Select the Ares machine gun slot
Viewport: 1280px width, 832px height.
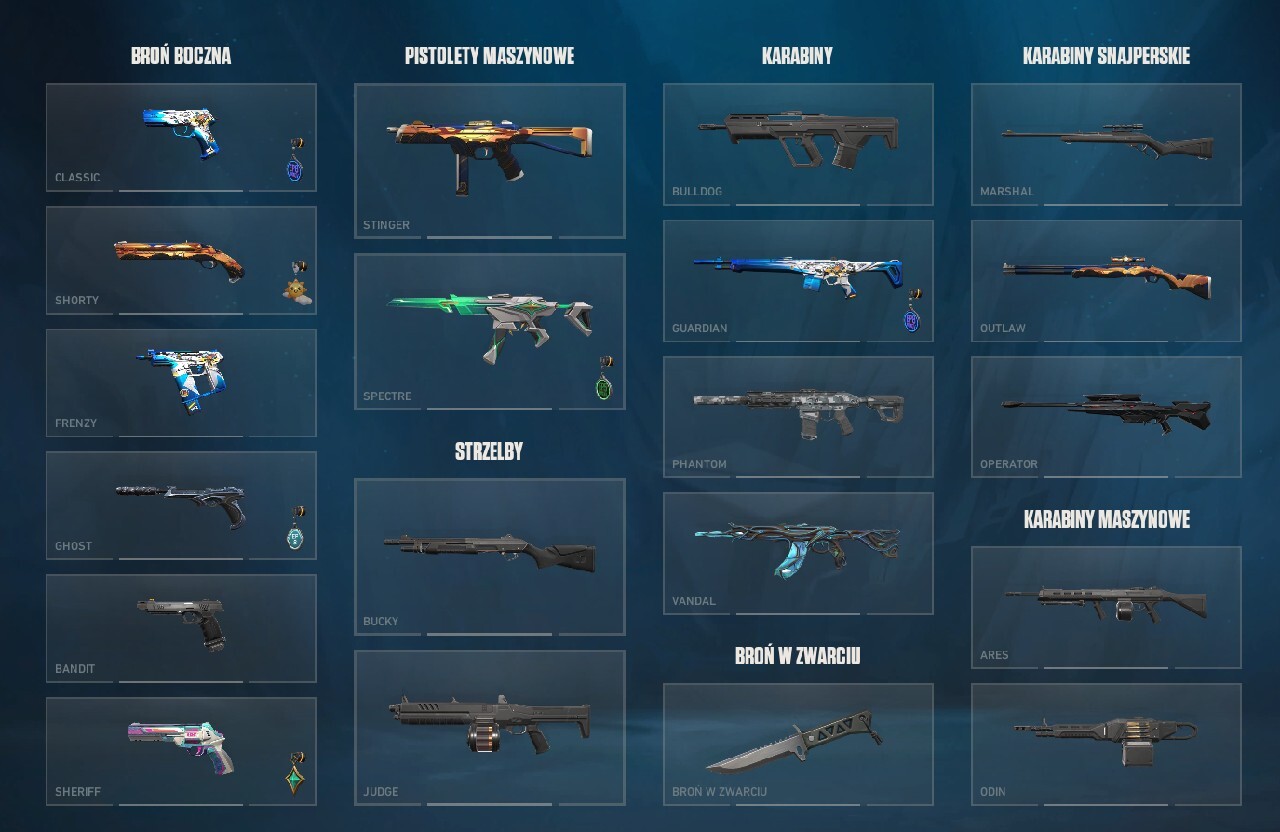(1106, 607)
